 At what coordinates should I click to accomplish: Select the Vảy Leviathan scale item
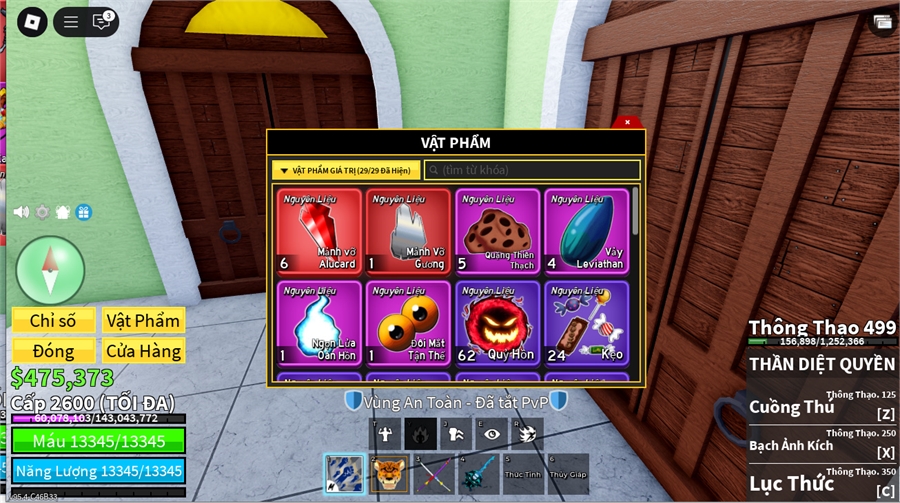click(586, 231)
